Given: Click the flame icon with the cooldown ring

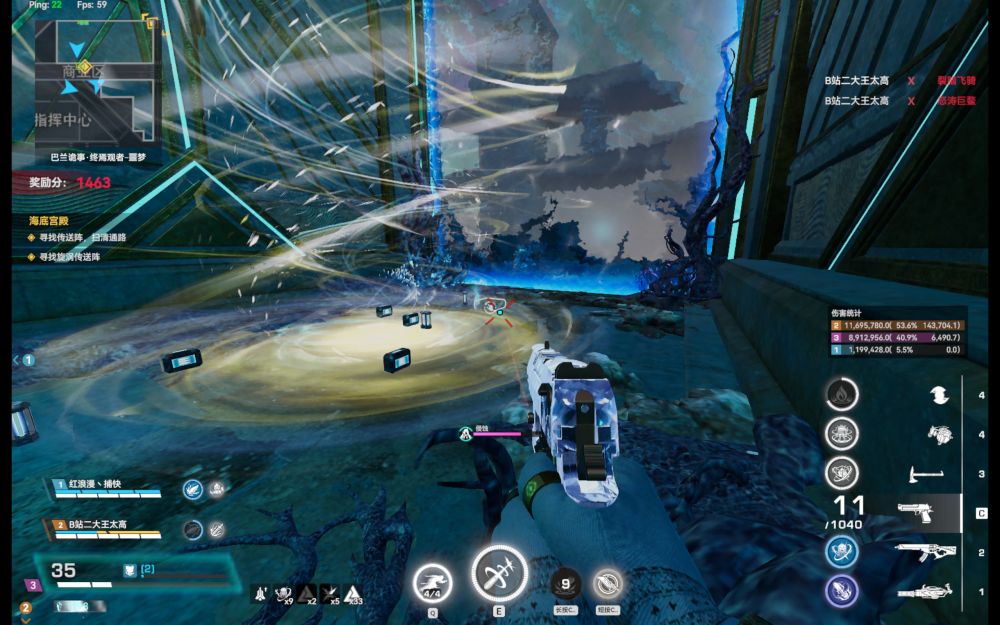Looking at the screenshot, I should tap(842, 394).
